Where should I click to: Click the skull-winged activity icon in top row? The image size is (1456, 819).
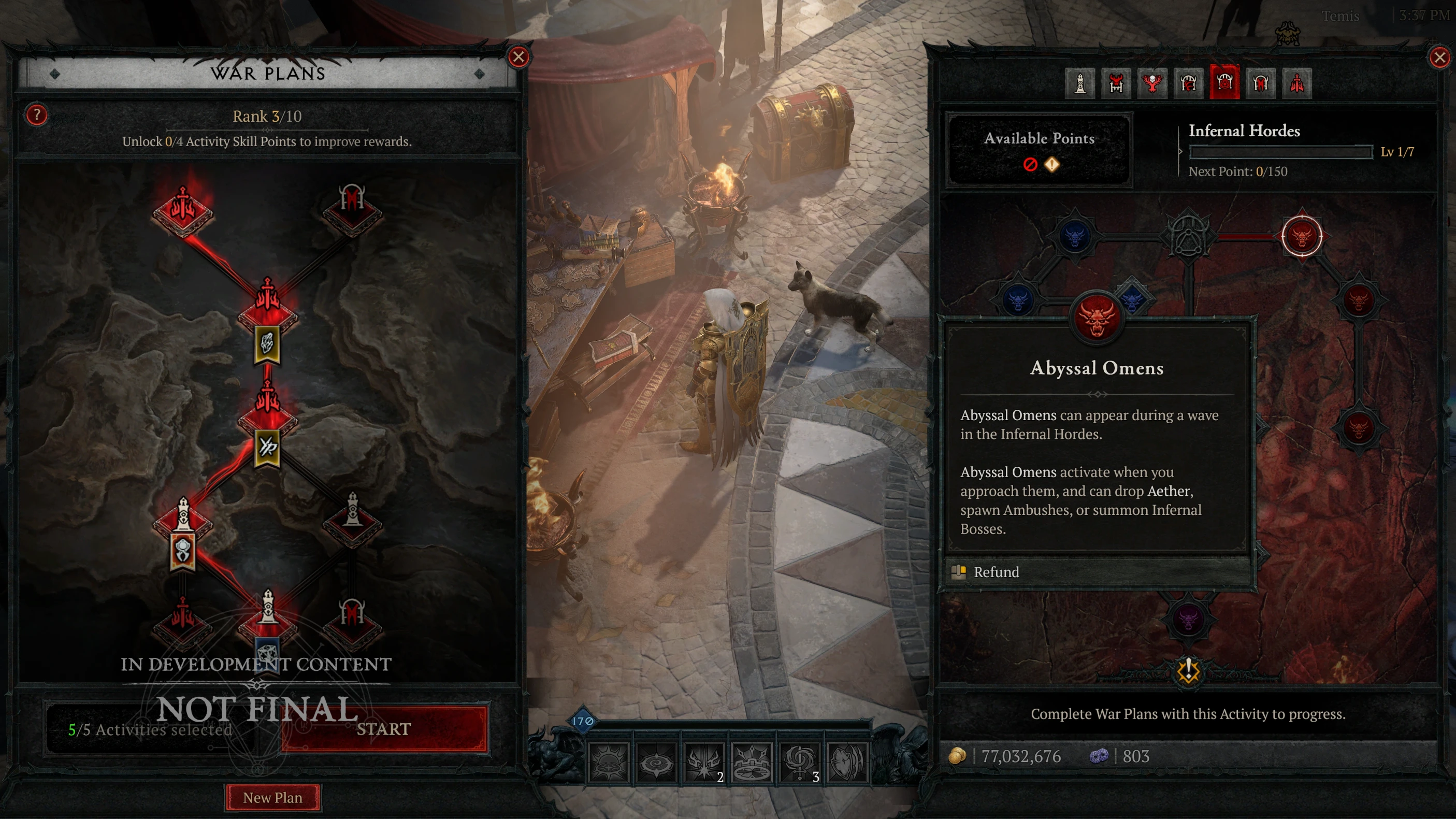click(x=1153, y=83)
